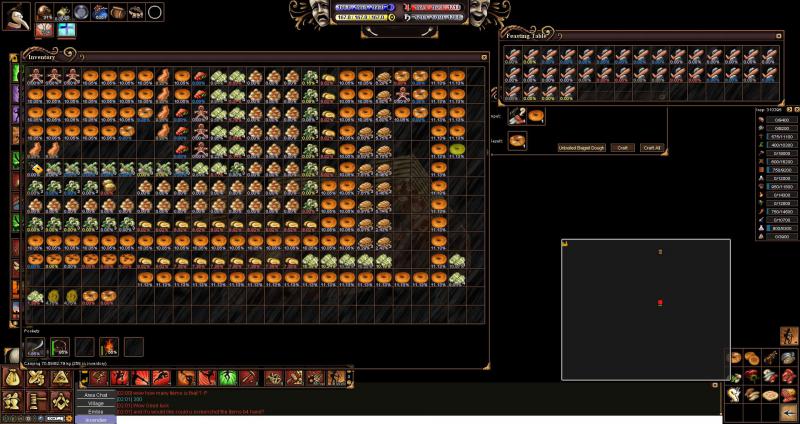
Task: Open the Emites chat tab
Action: [x=96, y=411]
